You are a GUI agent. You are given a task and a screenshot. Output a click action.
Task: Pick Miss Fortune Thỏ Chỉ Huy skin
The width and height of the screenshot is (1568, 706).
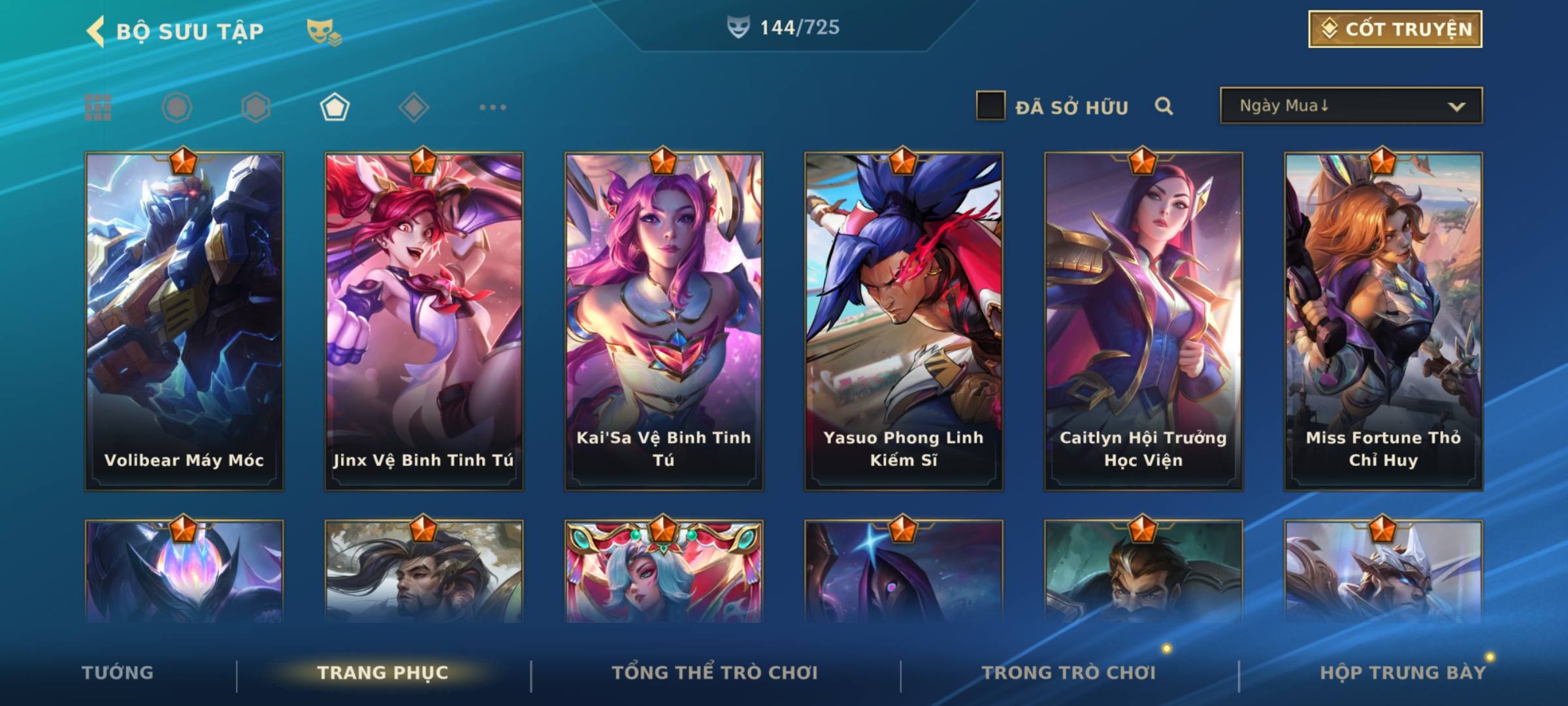(x=1383, y=320)
